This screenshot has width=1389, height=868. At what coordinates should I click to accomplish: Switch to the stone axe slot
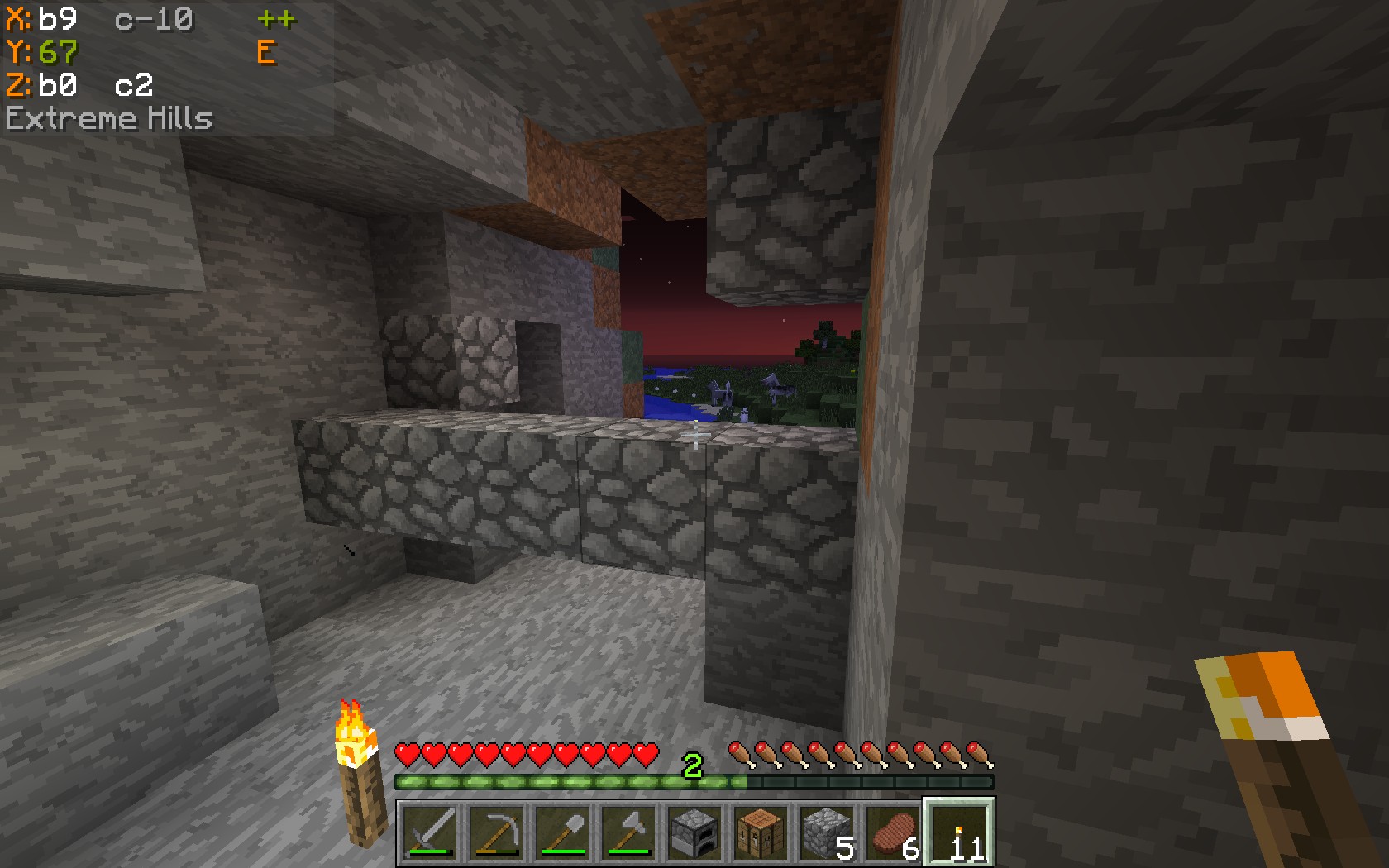629,832
